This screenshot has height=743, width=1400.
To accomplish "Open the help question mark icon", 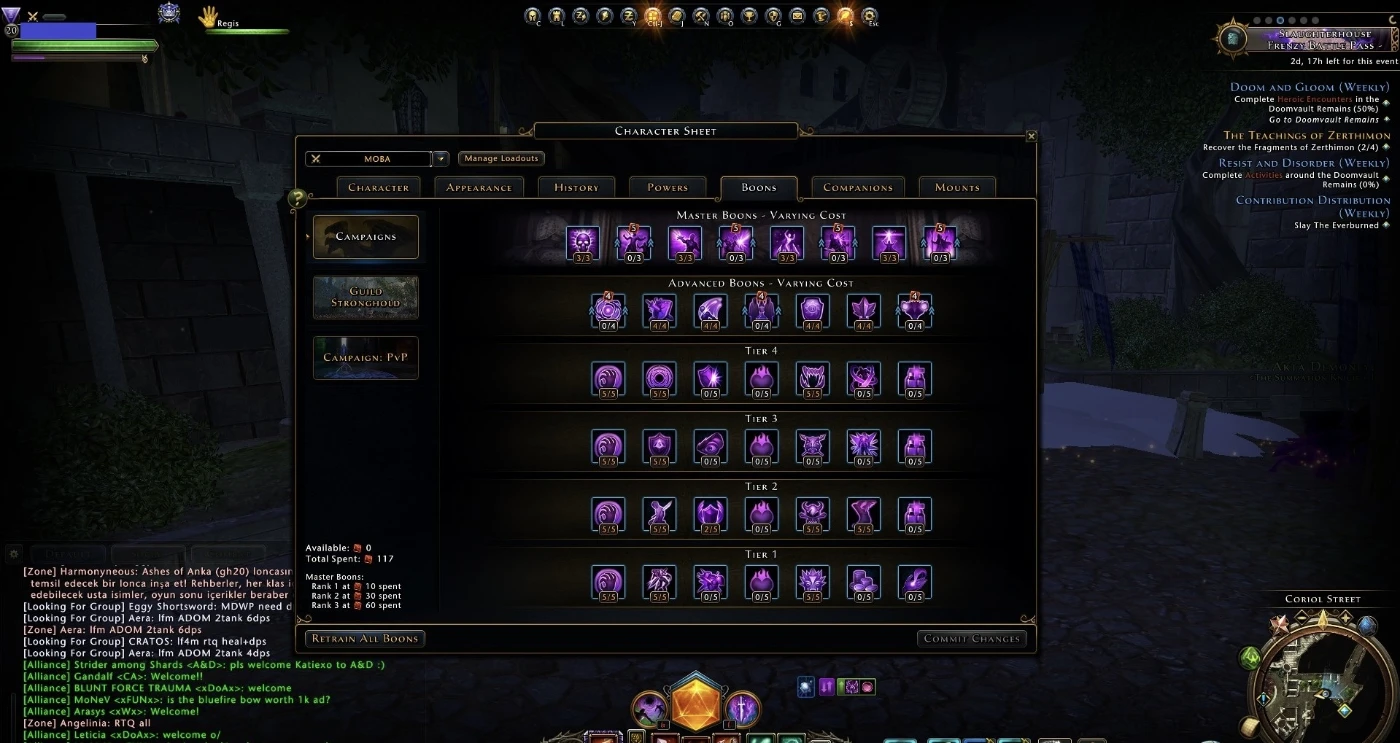I will click(297, 199).
